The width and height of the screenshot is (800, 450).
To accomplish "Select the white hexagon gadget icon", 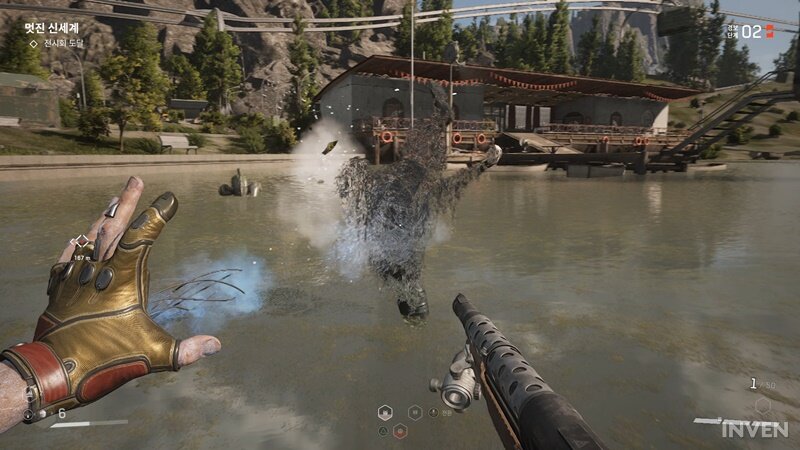I will coord(385,412).
